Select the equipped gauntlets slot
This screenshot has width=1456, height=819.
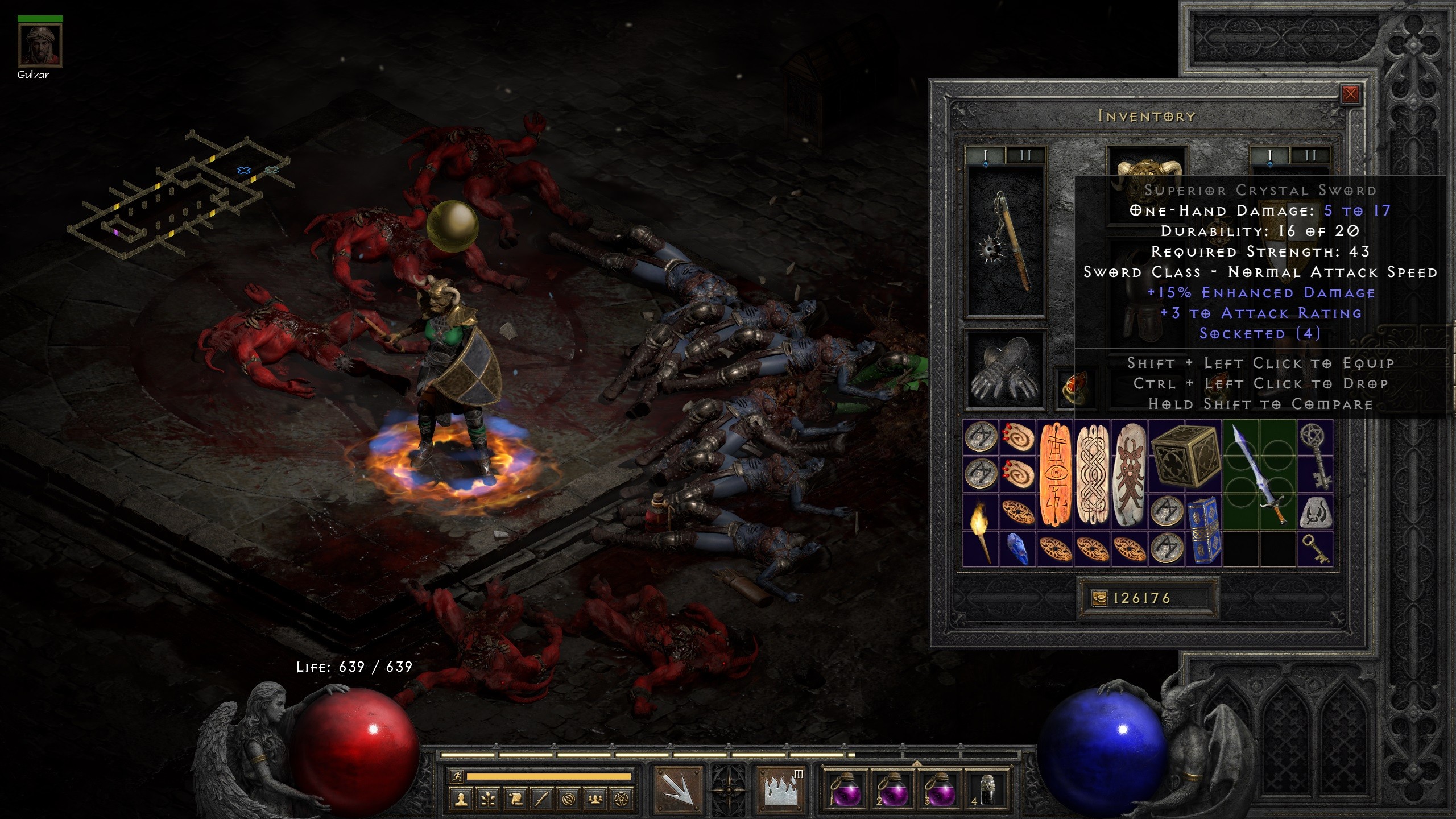pos(1006,370)
